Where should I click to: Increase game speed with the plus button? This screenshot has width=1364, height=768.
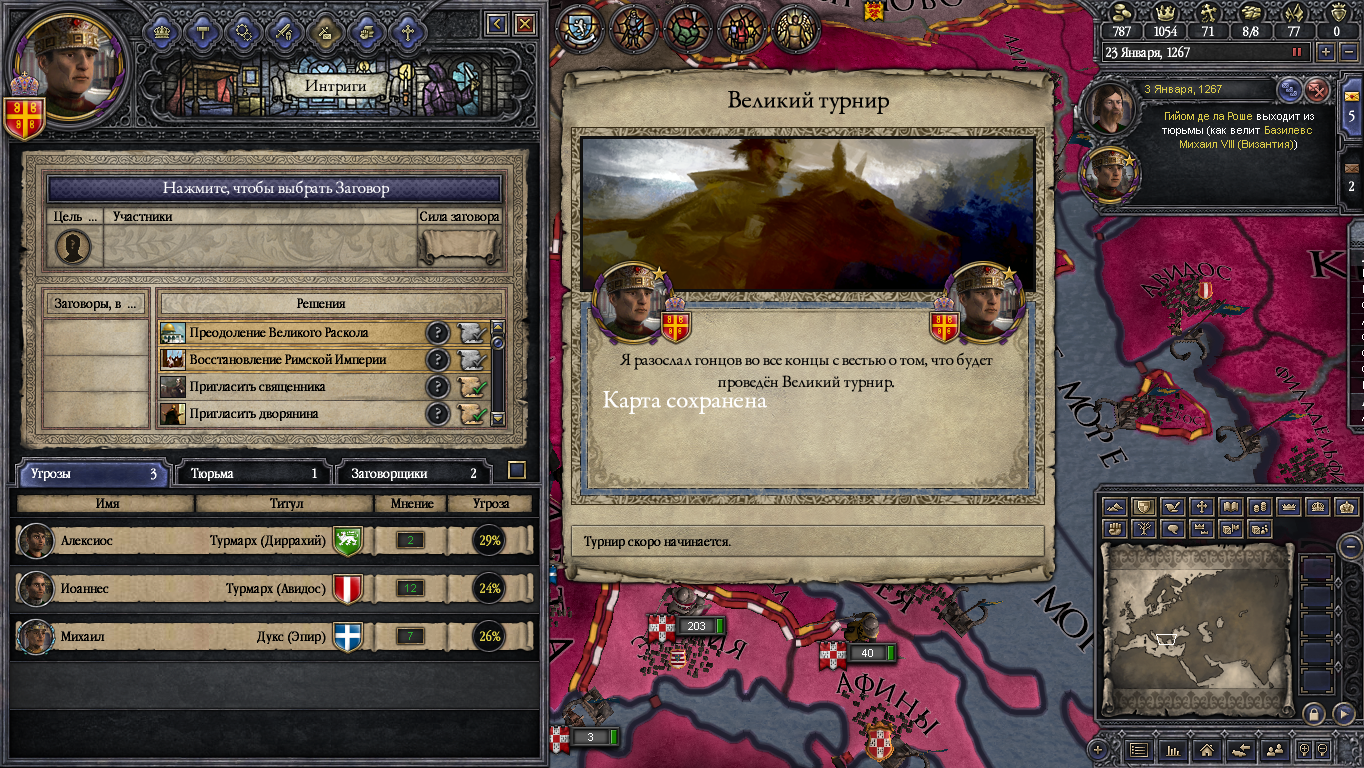coord(1325,52)
